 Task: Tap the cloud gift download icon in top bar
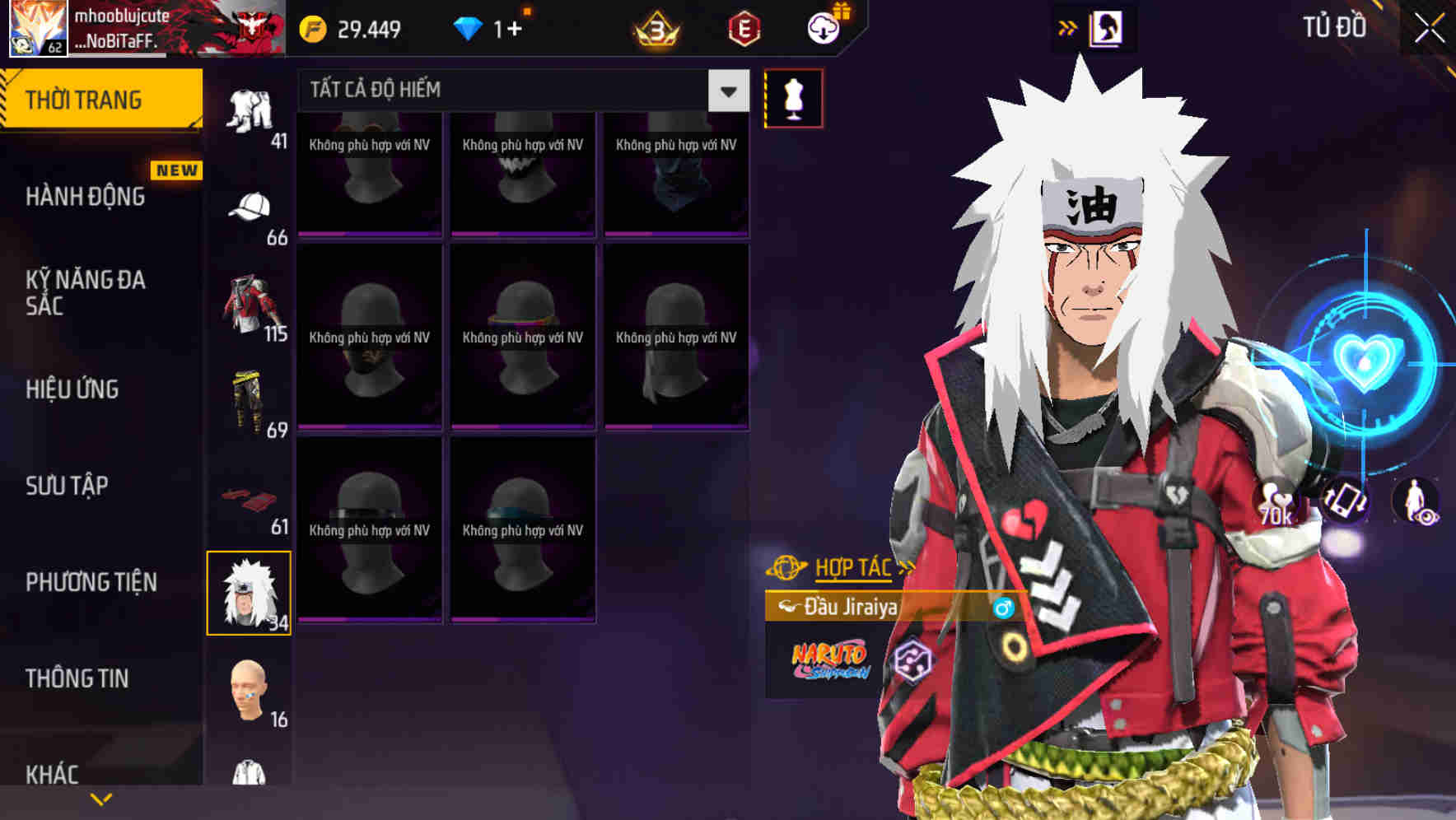pos(824,27)
